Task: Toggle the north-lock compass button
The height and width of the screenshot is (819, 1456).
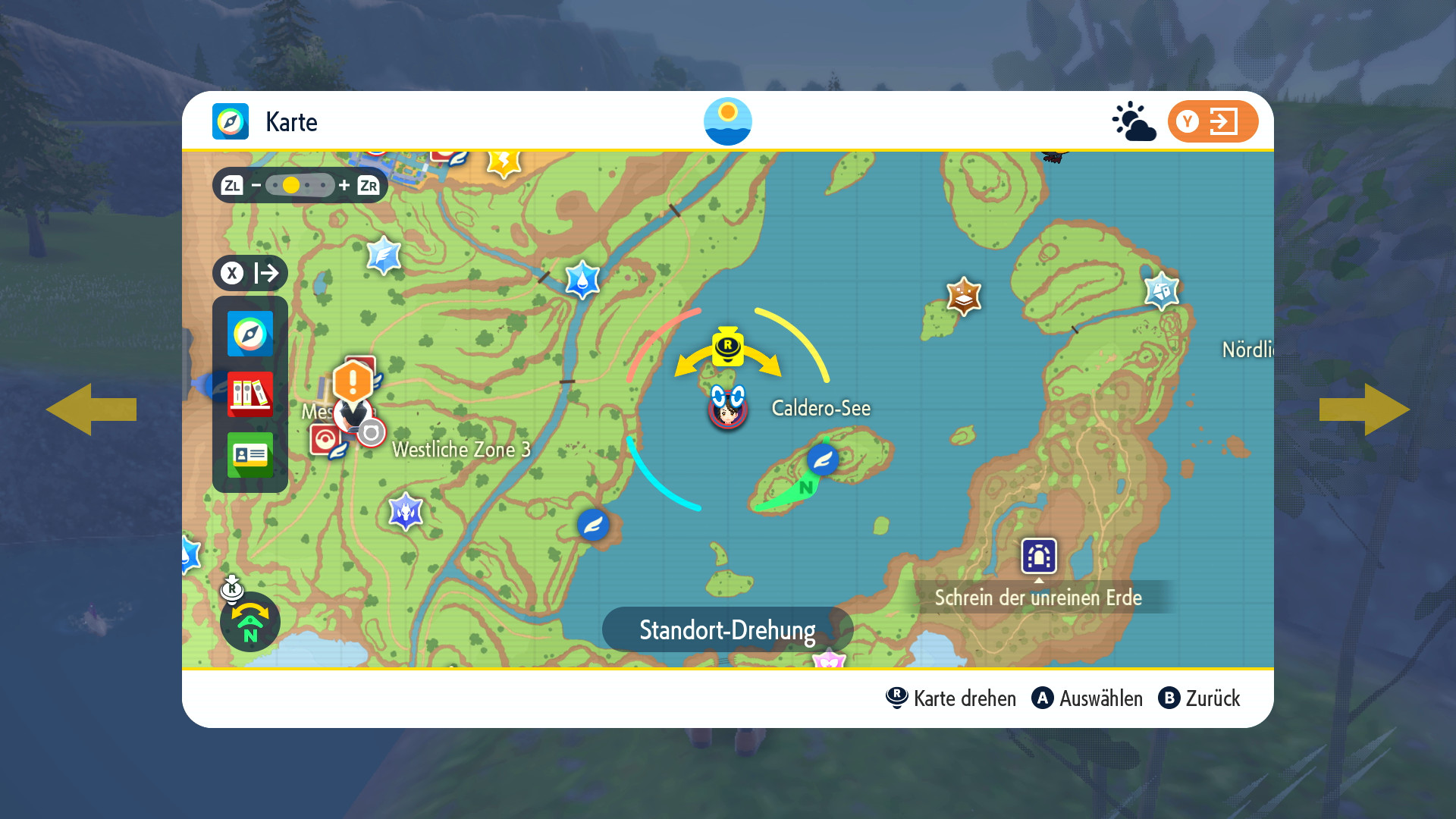Action: pos(249,622)
